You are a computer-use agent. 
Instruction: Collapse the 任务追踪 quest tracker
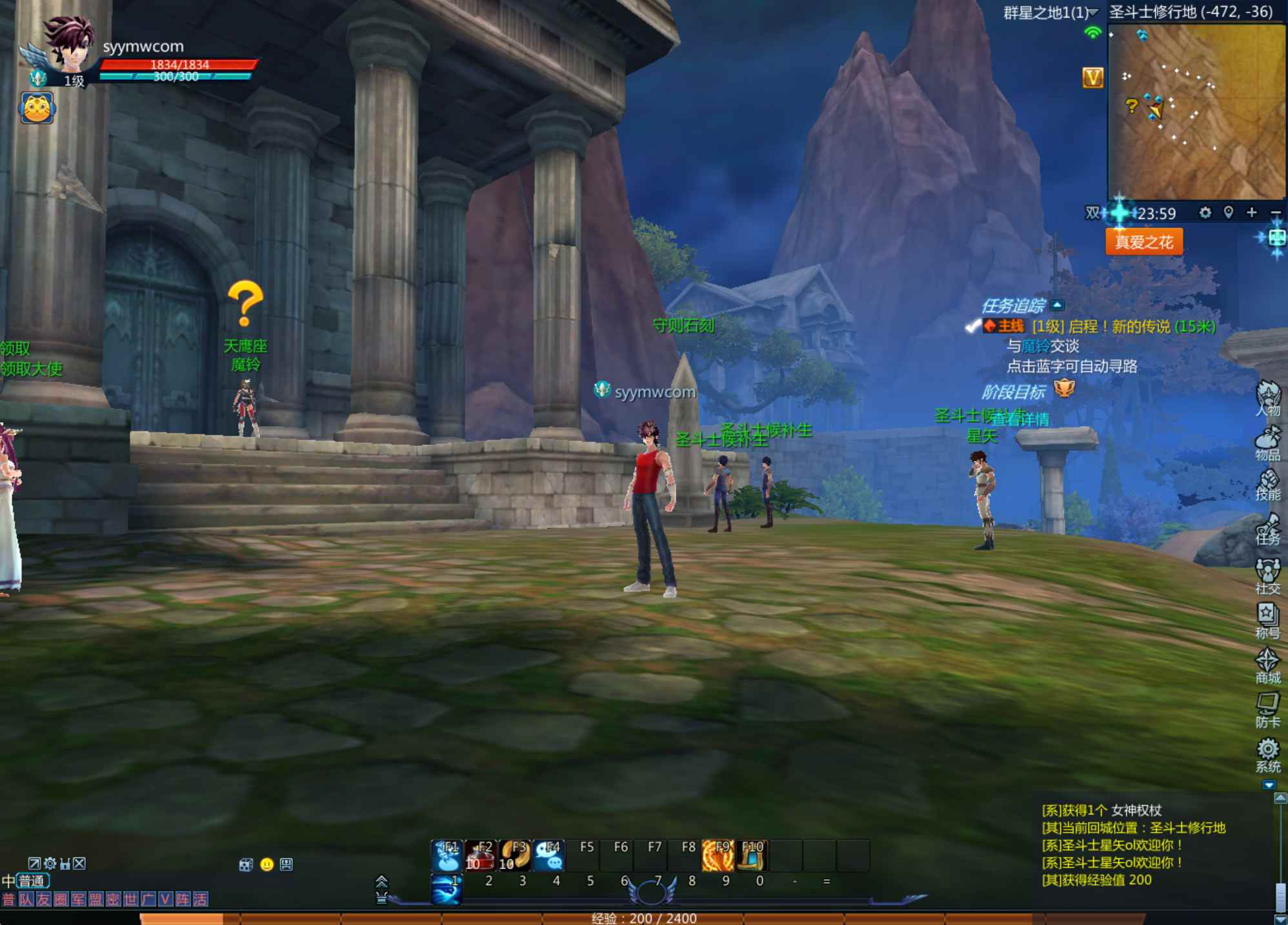pyautogui.click(x=1057, y=305)
